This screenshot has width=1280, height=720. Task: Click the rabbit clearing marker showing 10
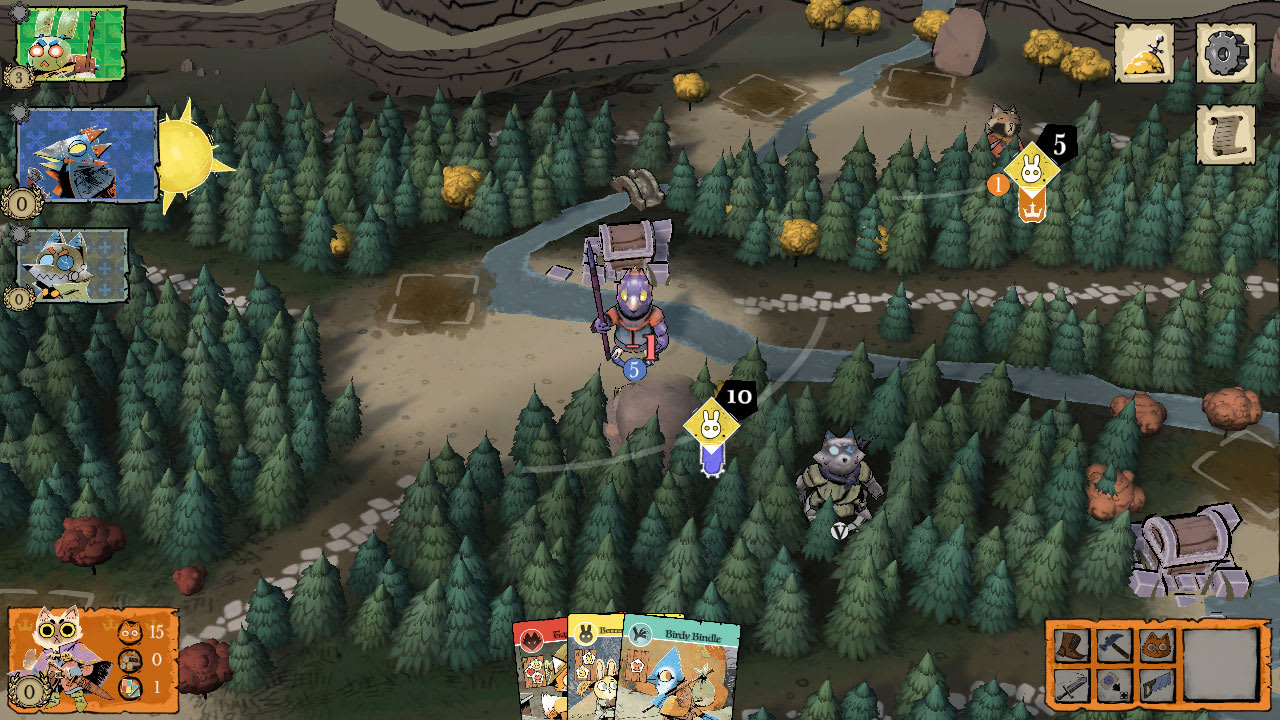tap(712, 425)
